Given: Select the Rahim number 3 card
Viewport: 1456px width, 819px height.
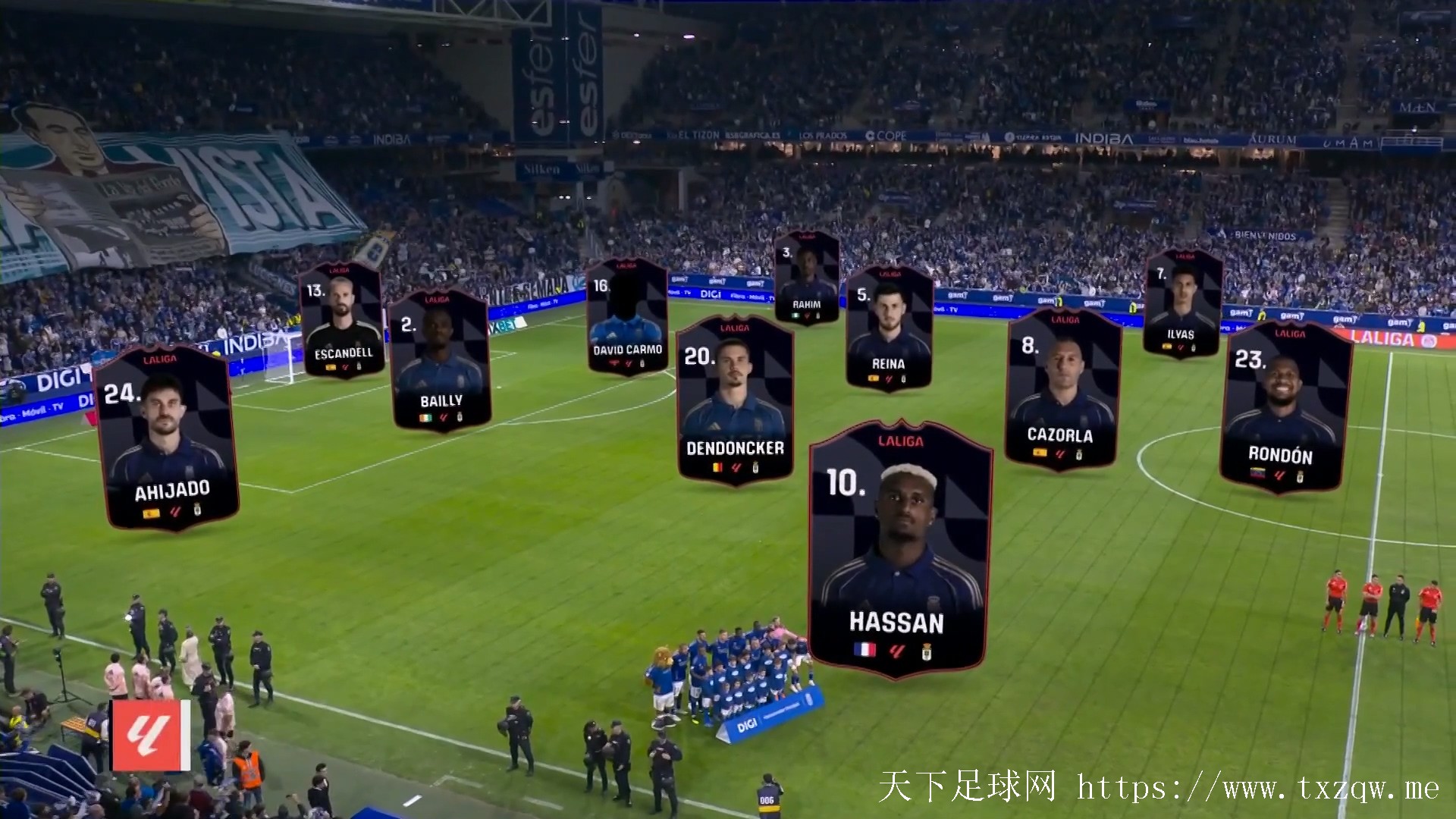Looking at the screenshot, I should click(x=806, y=277).
